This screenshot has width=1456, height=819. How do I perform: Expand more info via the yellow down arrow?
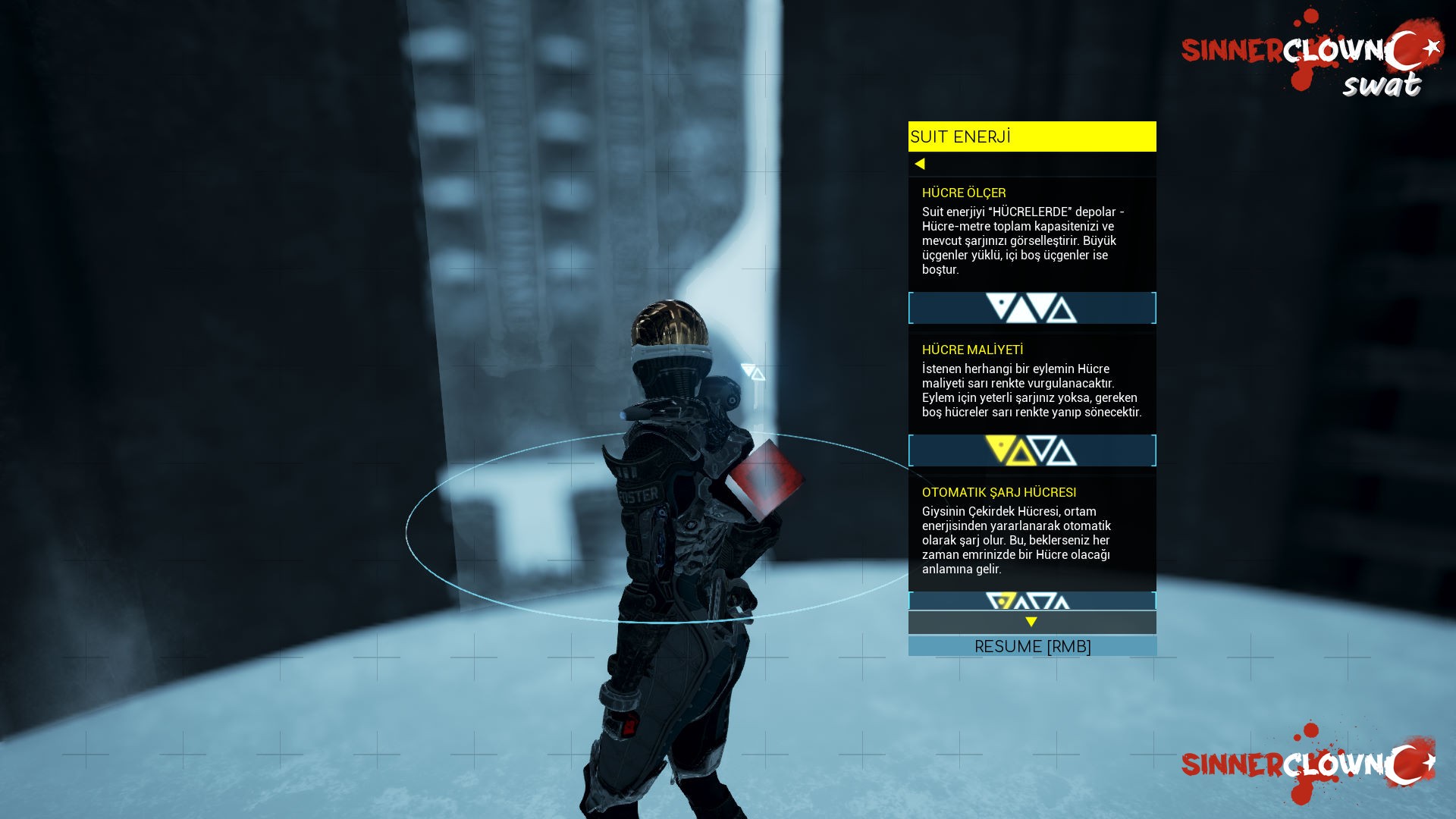(1031, 622)
